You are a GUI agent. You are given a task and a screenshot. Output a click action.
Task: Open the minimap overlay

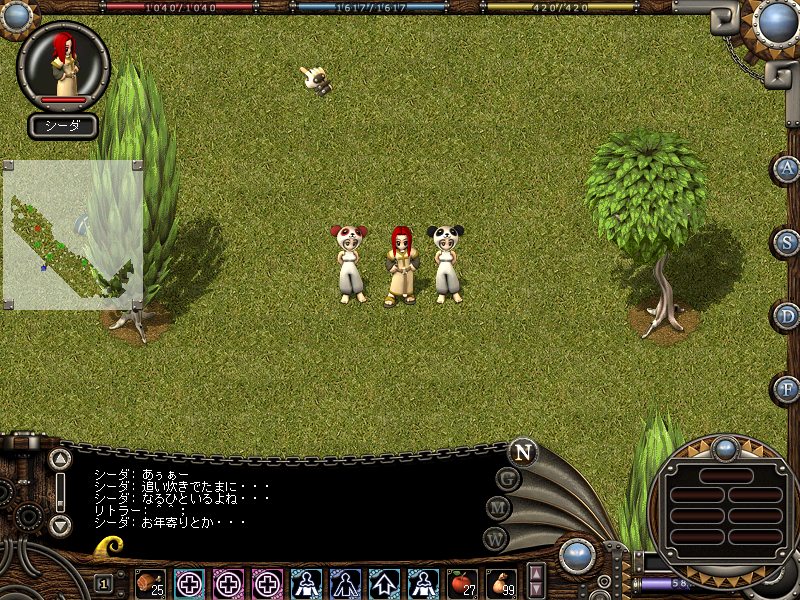click(72, 234)
